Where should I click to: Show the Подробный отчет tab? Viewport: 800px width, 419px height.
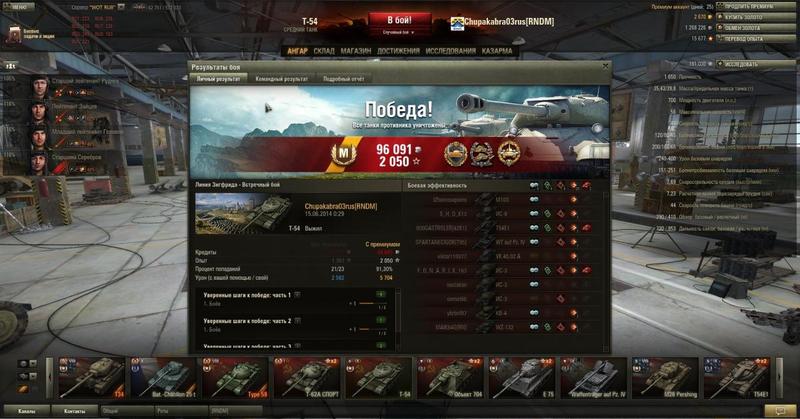tap(343, 78)
